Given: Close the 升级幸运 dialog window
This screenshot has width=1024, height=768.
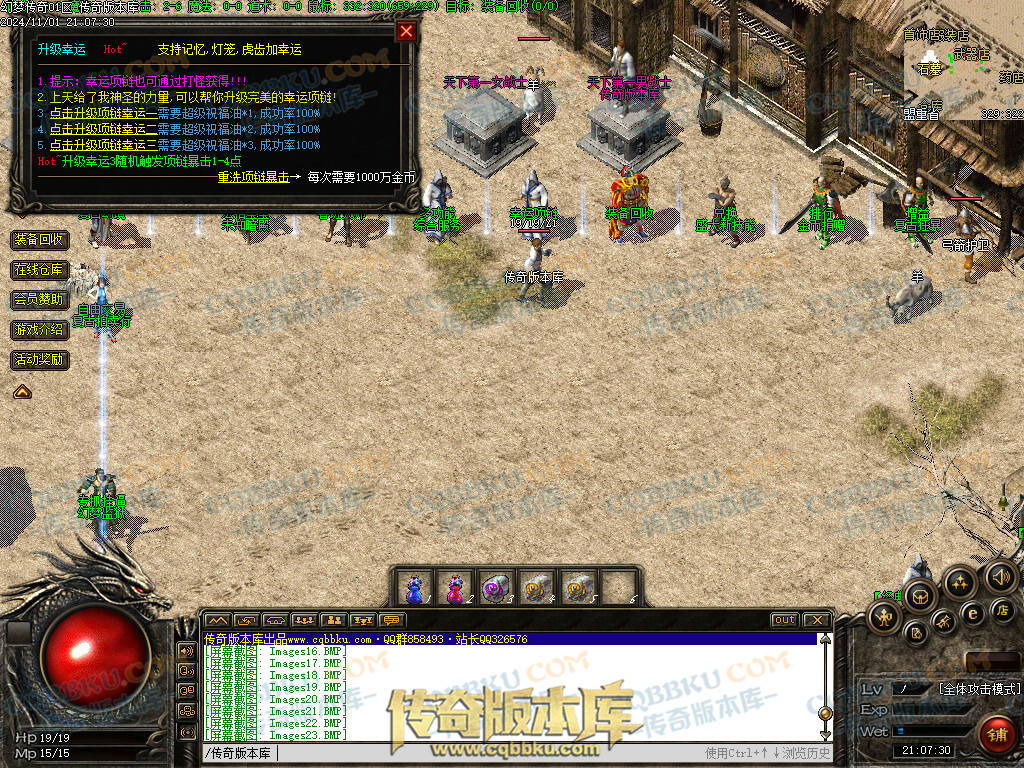Looking at the screenshot, I should [406, 31].
